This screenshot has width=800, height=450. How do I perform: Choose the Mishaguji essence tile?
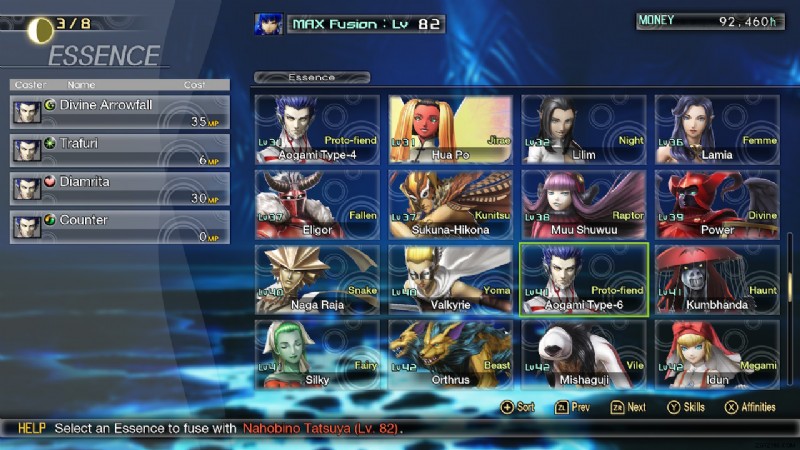pos(584,354)
